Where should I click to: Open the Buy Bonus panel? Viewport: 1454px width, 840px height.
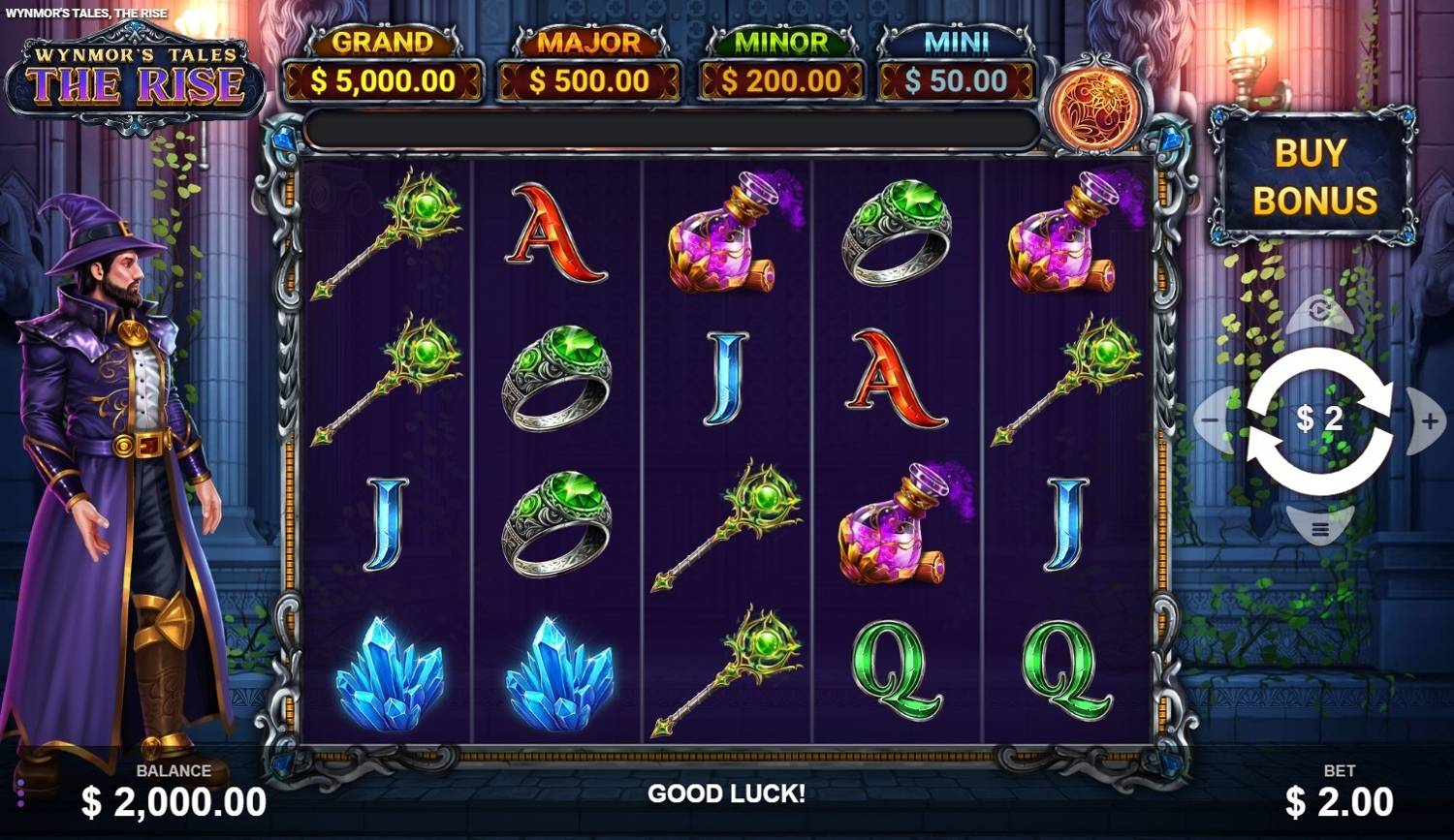tap(1313, 176)
